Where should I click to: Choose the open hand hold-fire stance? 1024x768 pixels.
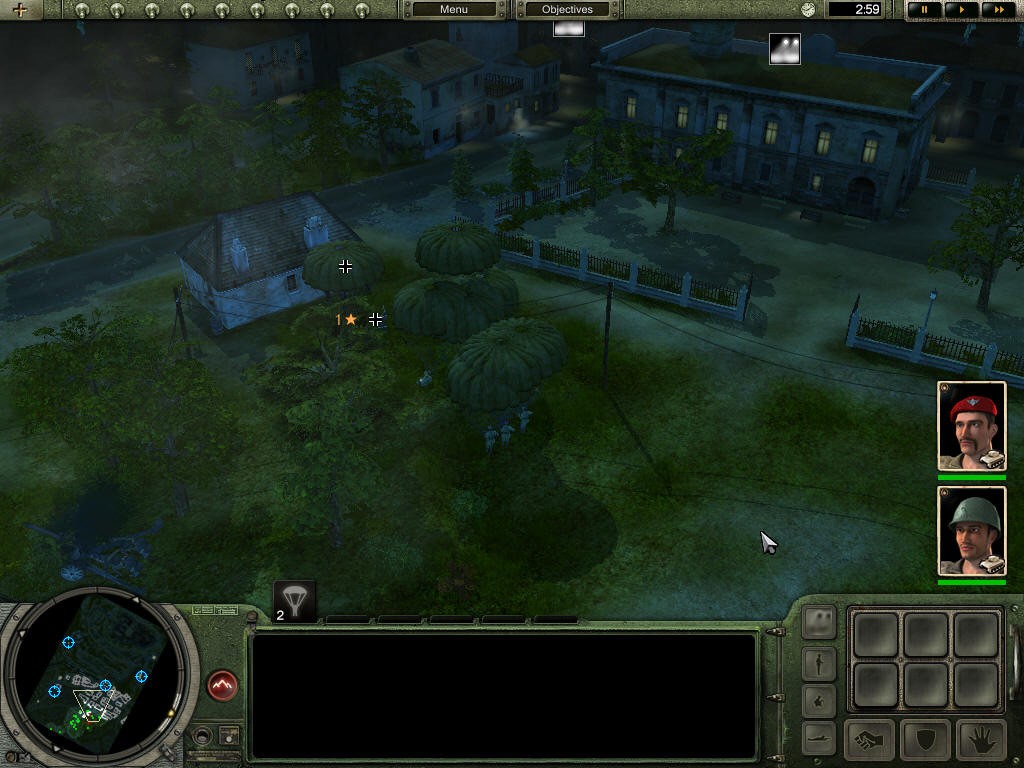pyautogui.click(x=981, y=741)
